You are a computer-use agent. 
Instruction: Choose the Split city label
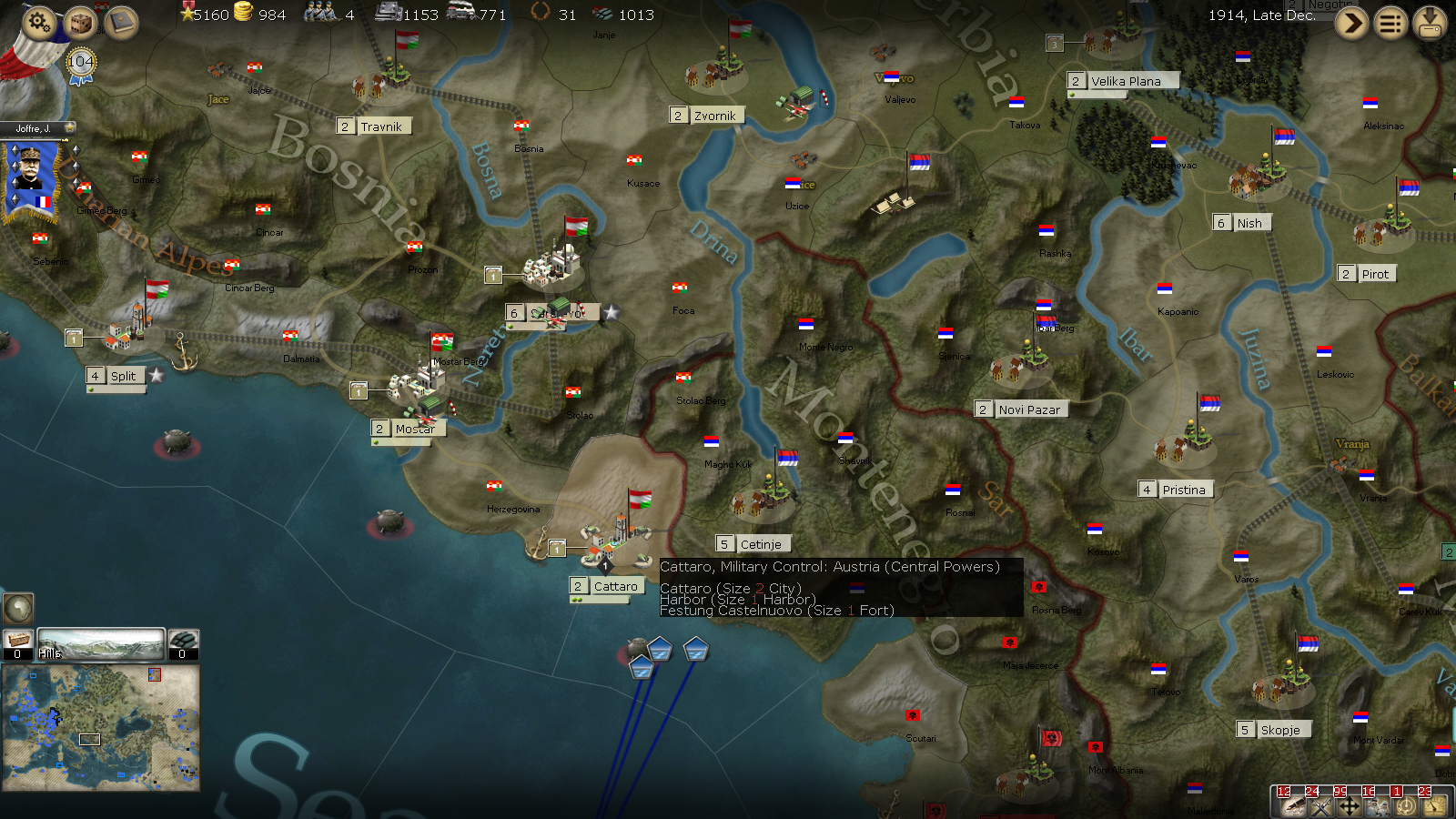[123, 376]
